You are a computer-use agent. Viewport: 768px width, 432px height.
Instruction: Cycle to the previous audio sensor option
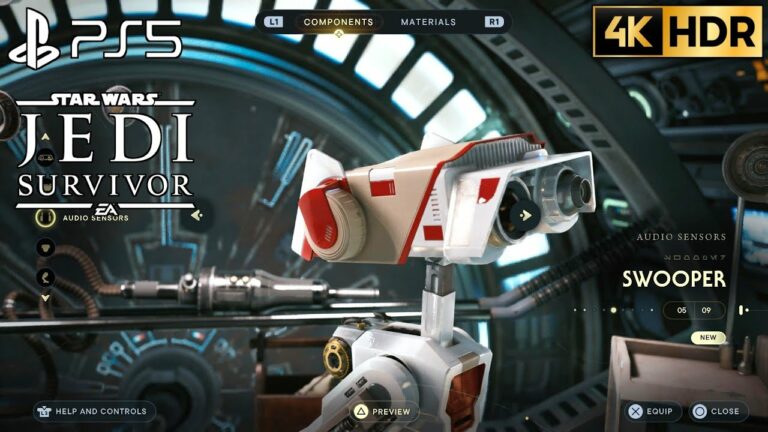198,214
